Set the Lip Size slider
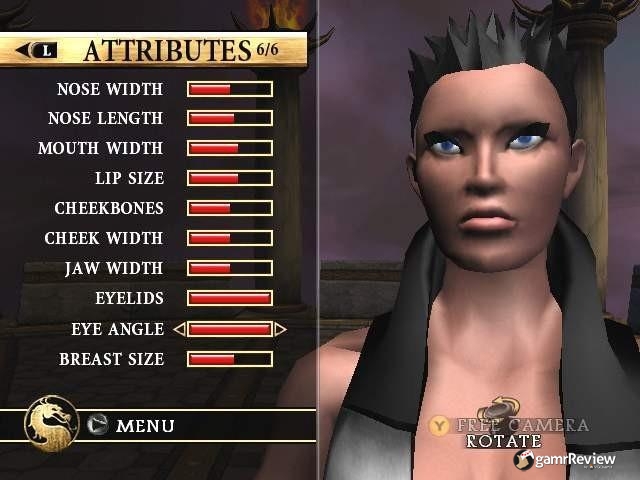Screen dimensions: 640x480 (x=230, y=179)
